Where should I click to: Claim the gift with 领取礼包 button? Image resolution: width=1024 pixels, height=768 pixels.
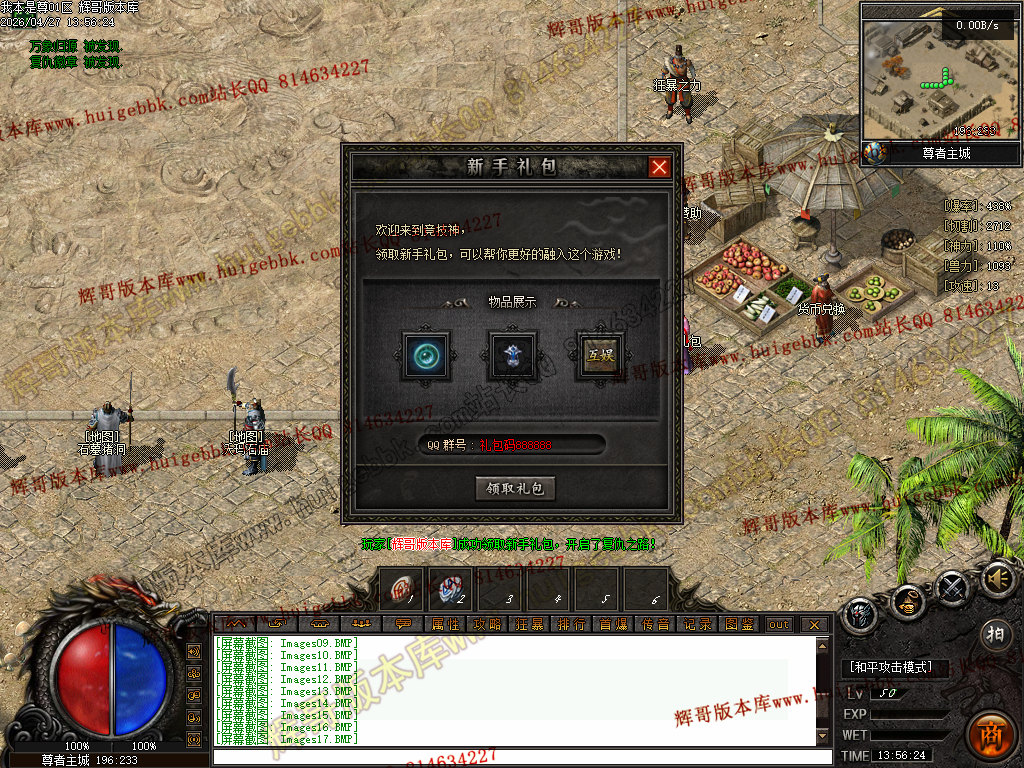514,488
